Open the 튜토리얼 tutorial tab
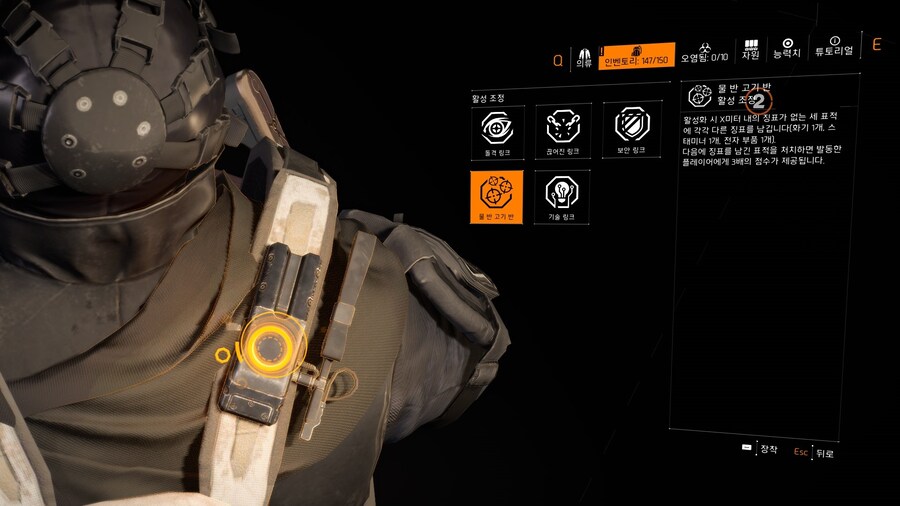The image size is (900, 506). (x=834, y=52)
